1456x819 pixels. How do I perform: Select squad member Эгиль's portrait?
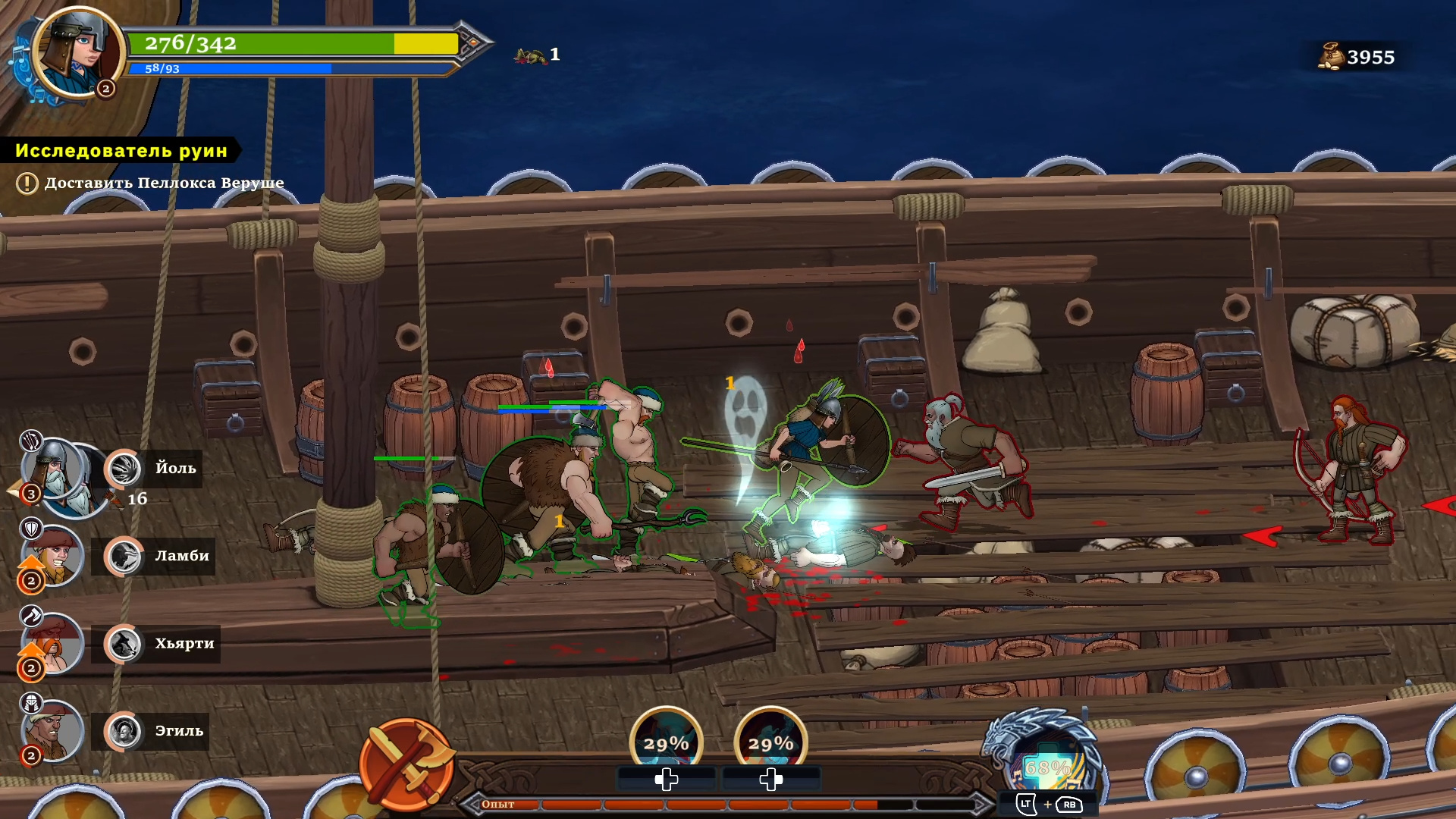click(x=52, y=732)
